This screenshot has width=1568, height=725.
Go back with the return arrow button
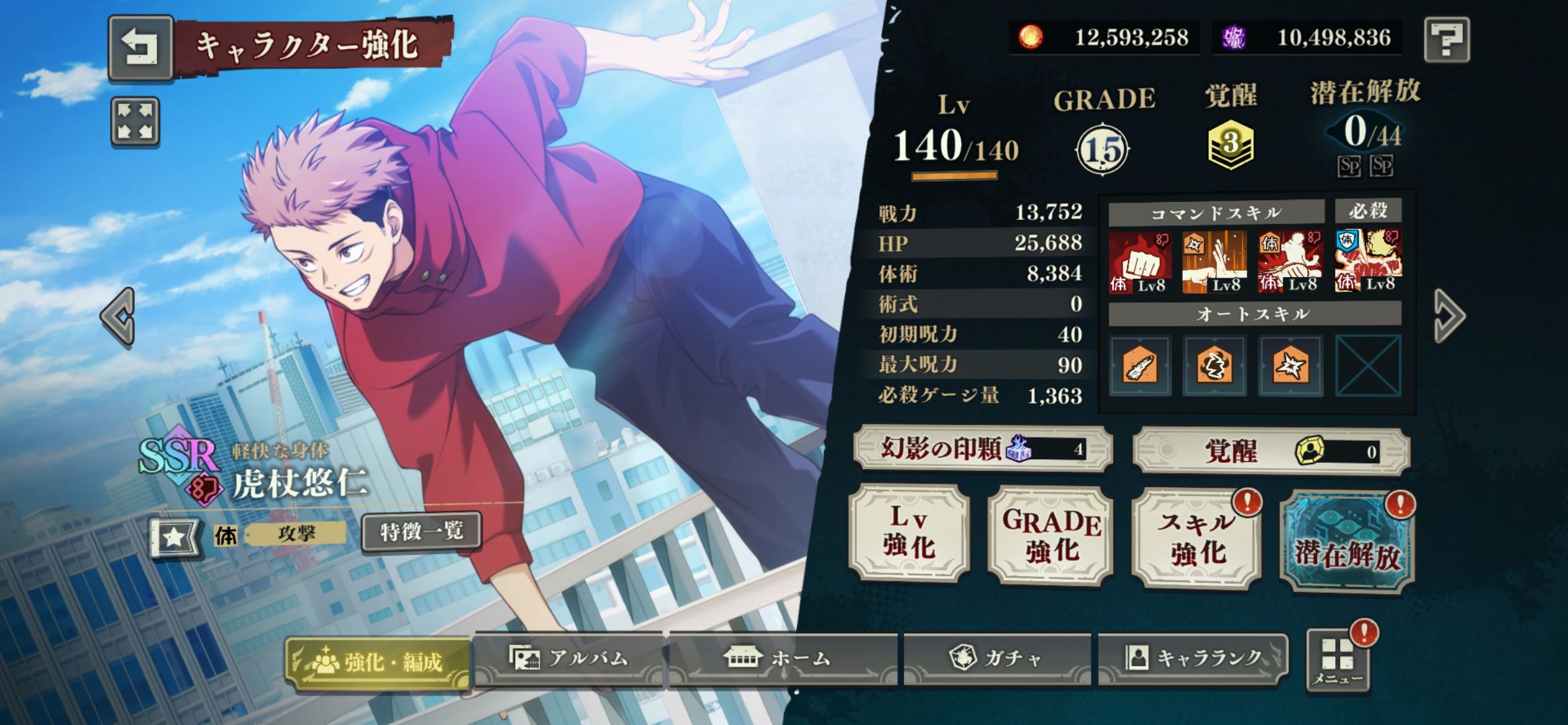[141, 48]
